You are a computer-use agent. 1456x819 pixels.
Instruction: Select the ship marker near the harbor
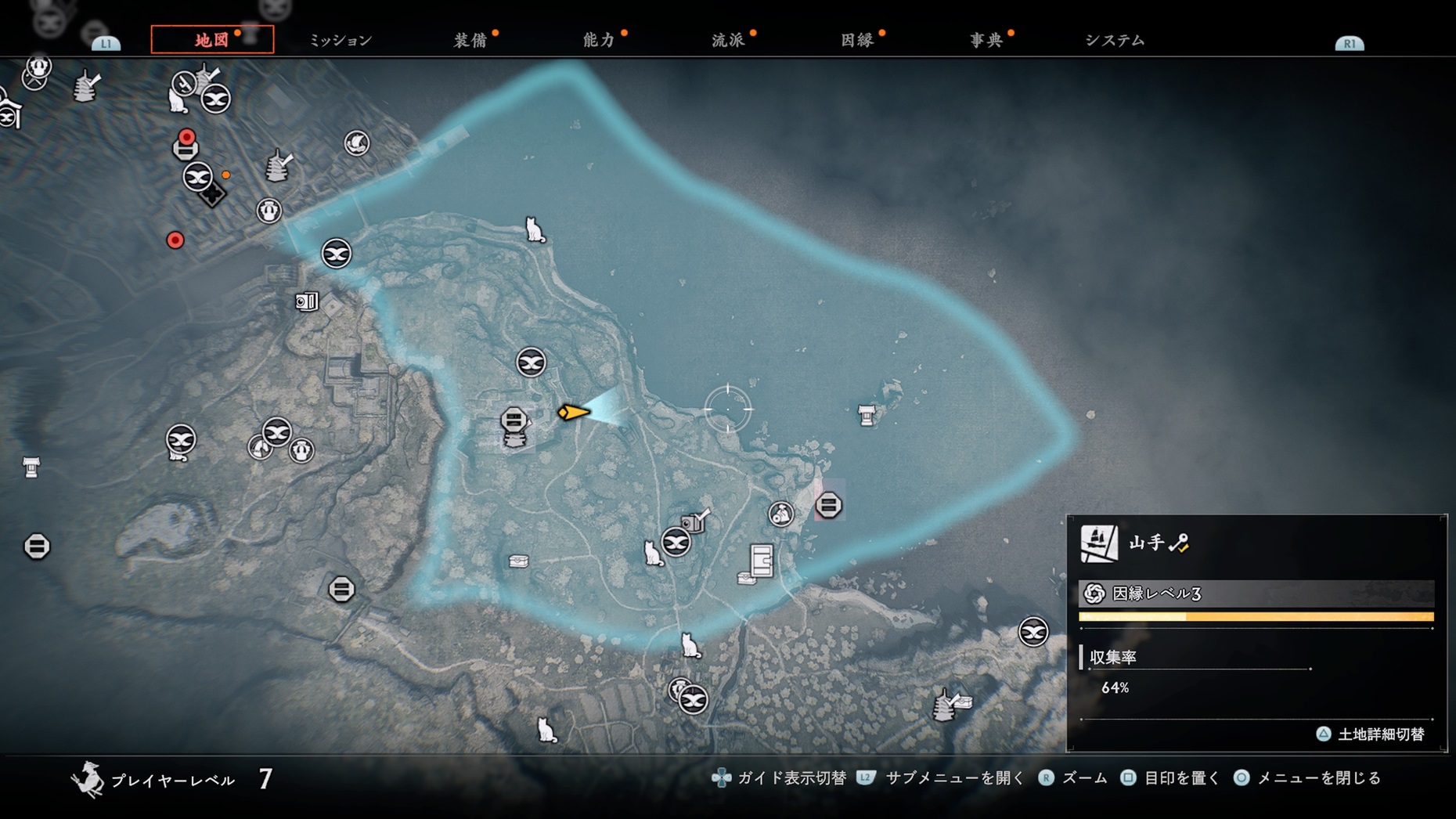[357, 143]
